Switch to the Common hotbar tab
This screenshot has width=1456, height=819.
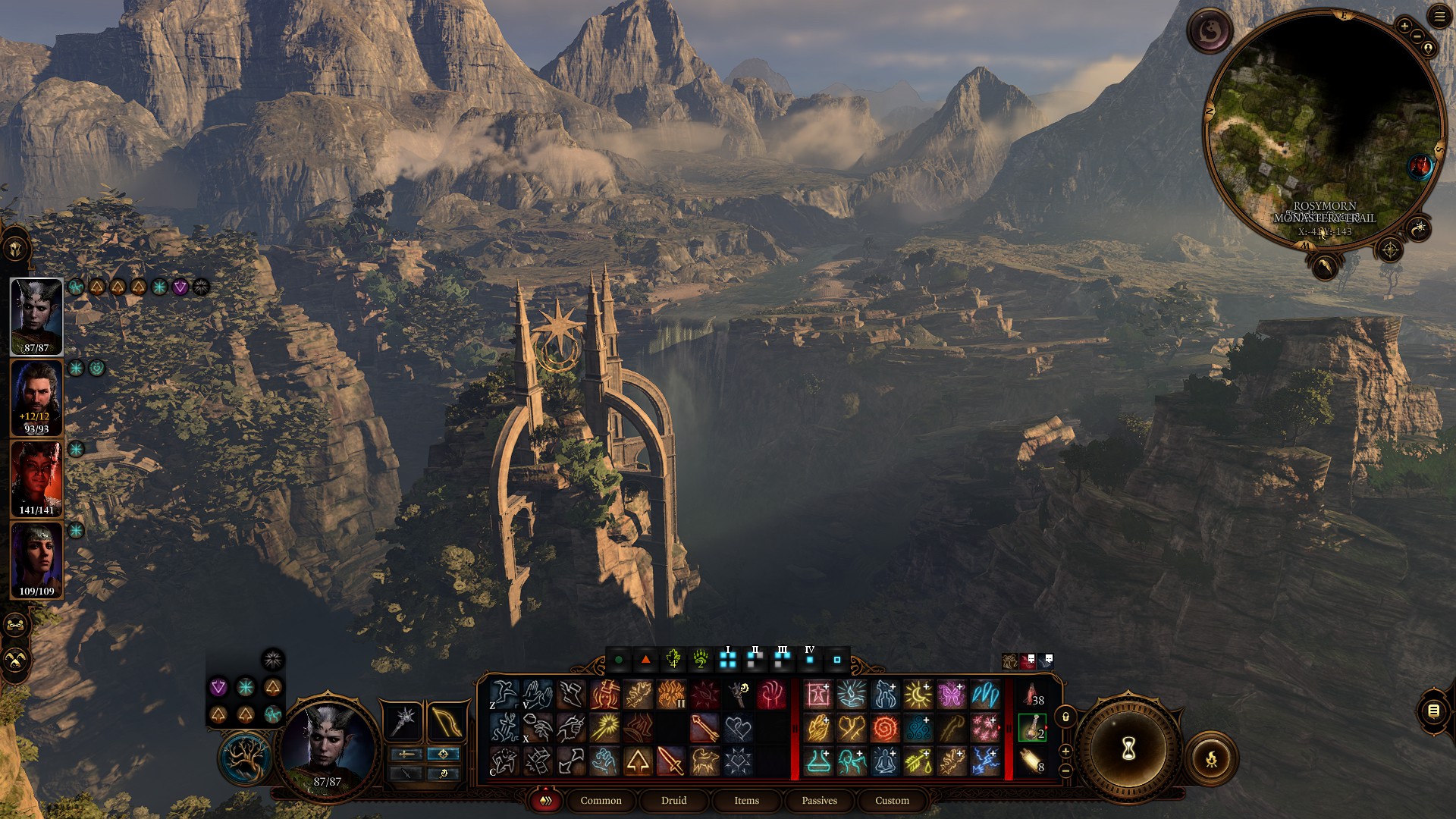[601, 801]
